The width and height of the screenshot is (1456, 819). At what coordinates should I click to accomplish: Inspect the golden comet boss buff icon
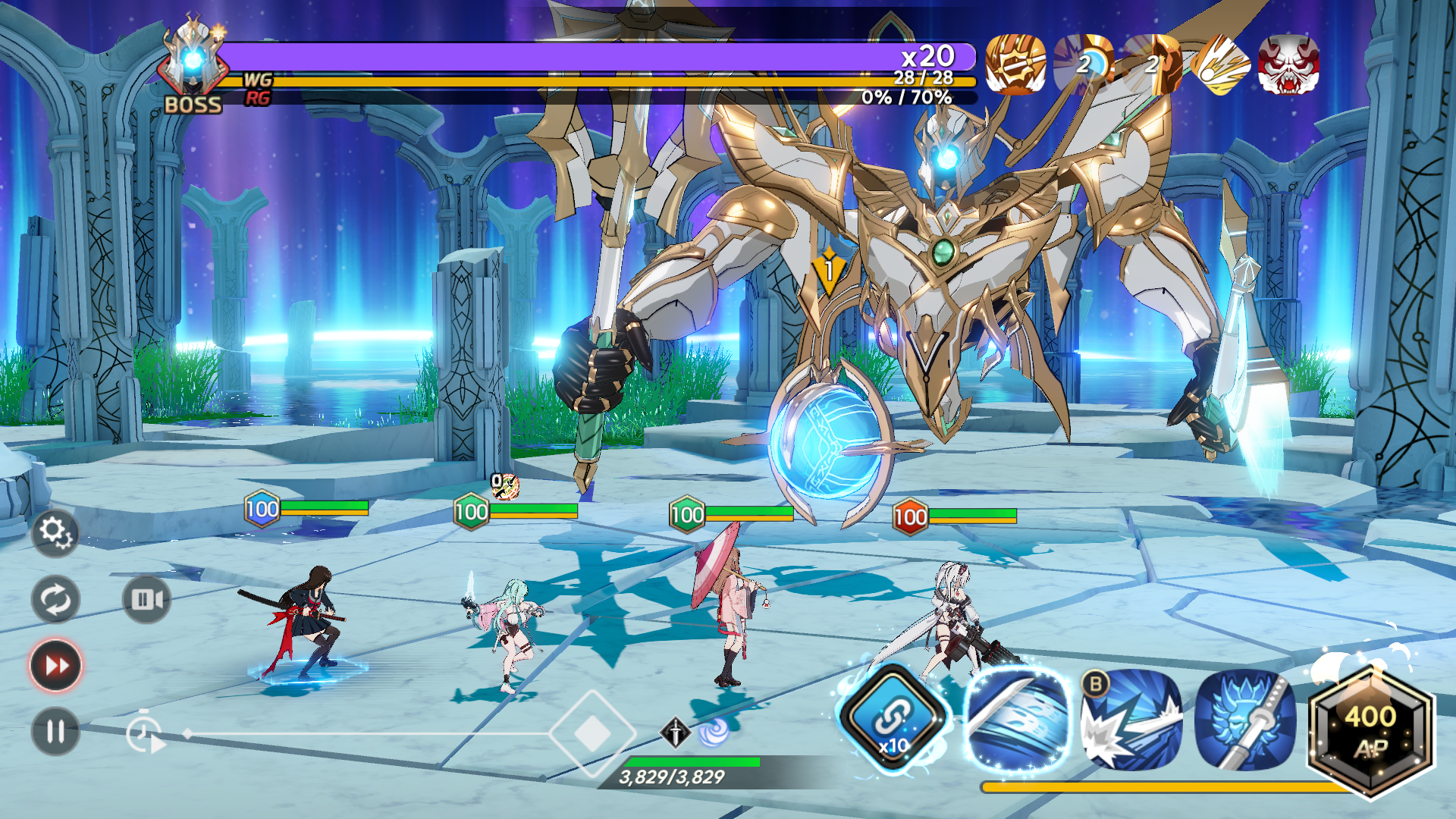(x=1220, y=65)
